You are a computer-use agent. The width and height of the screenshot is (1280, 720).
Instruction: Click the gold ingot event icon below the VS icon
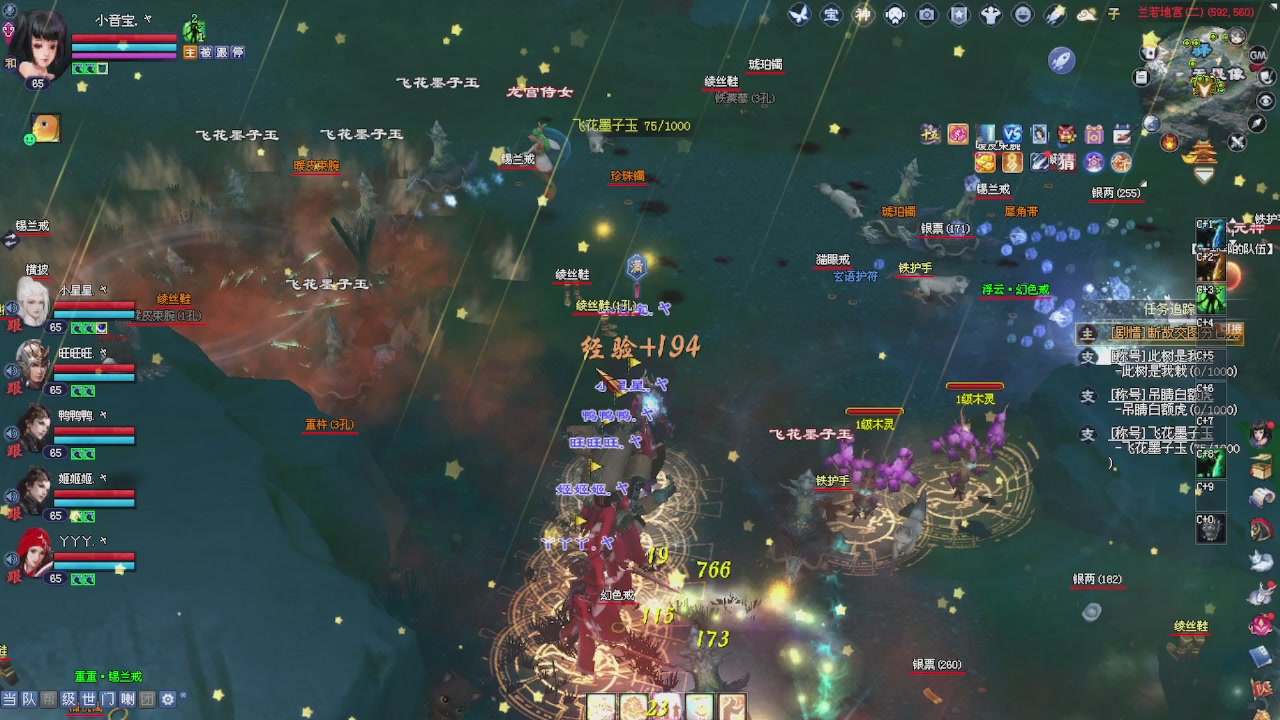(985, 163)
